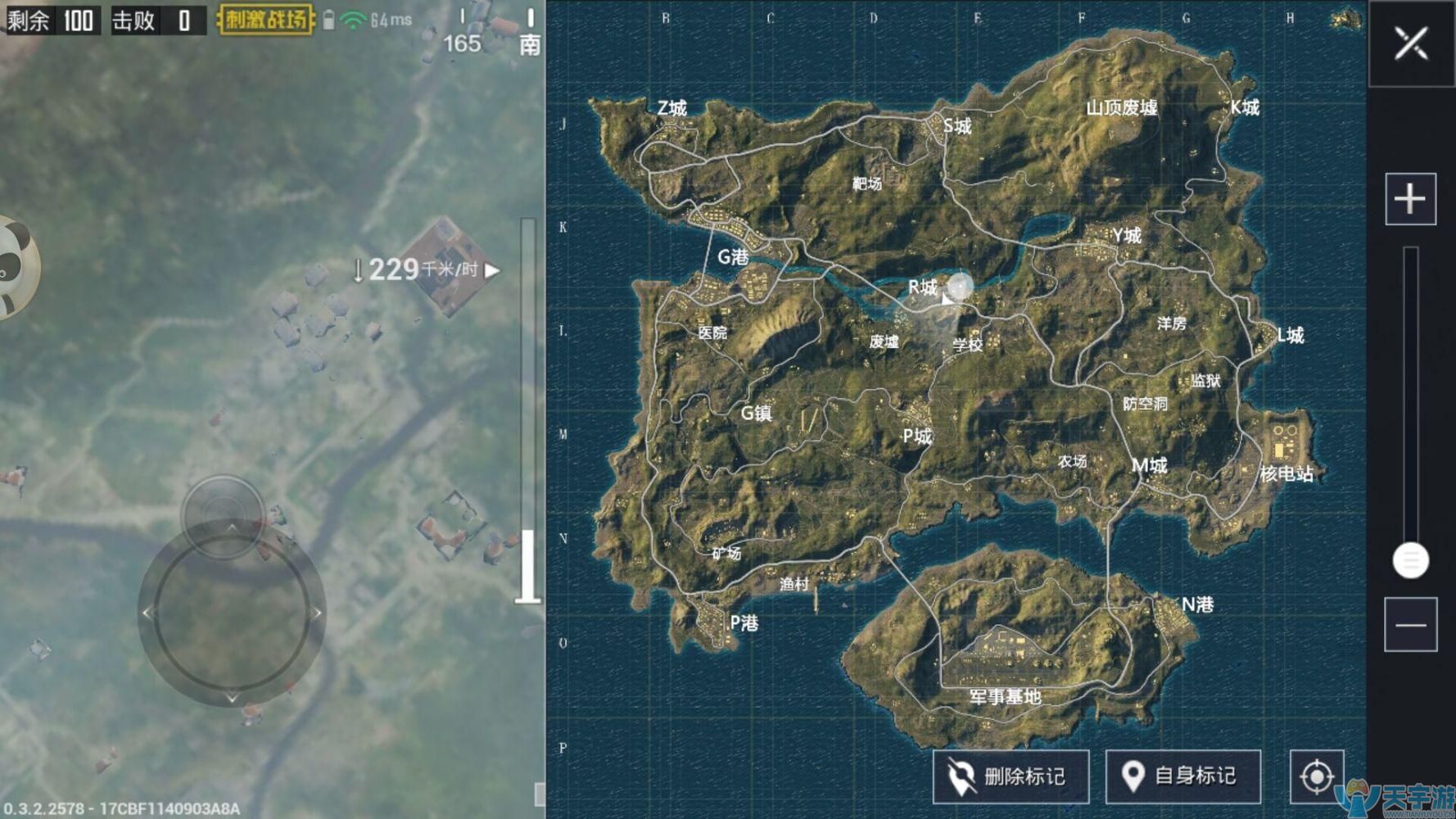Zoom in the map with the plus button

coord(1410,199)
